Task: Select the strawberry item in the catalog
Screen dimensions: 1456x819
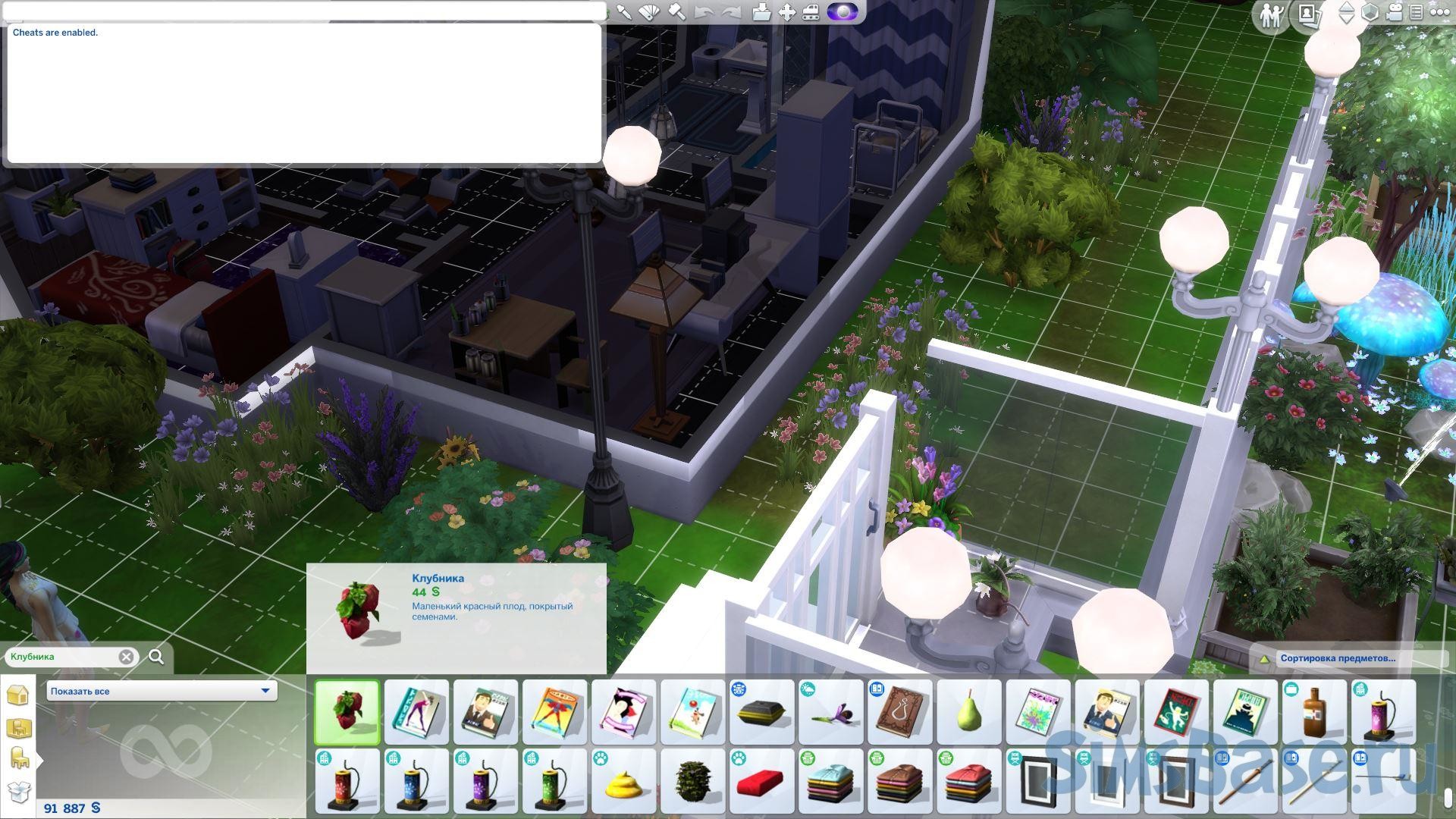Action: [x=347, y=712]
